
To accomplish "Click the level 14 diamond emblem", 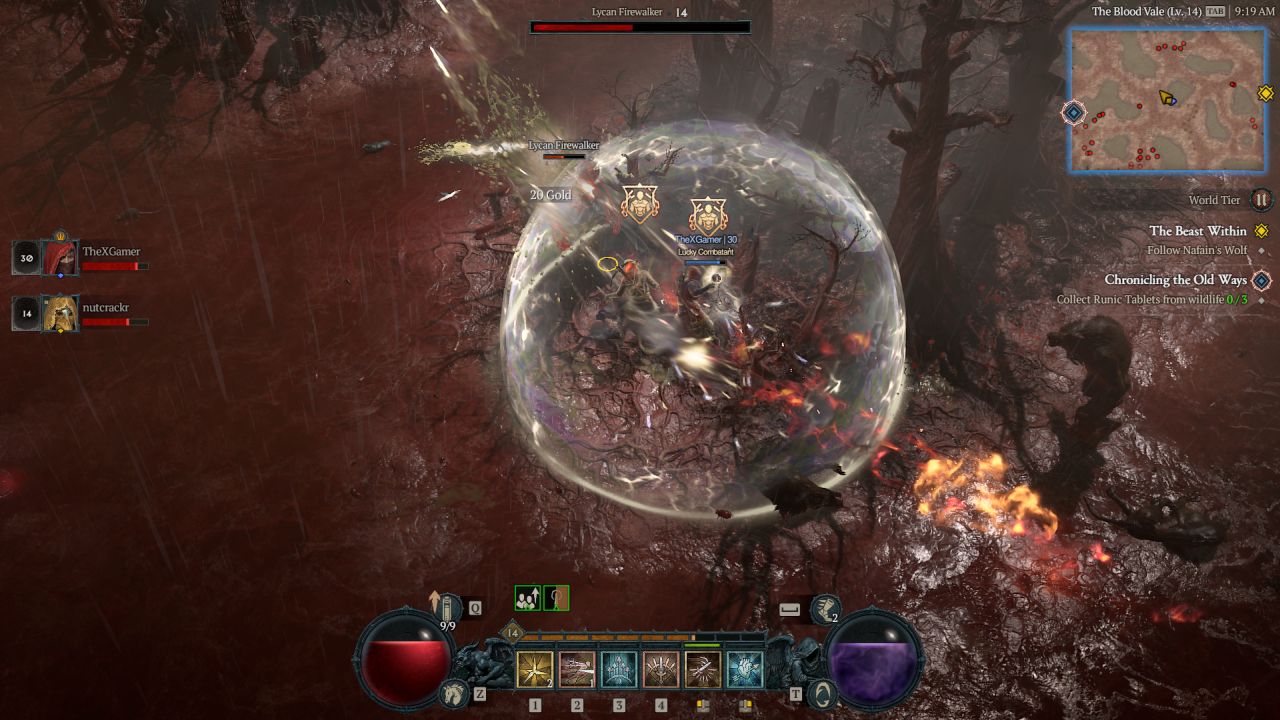I will click(511, 631).
